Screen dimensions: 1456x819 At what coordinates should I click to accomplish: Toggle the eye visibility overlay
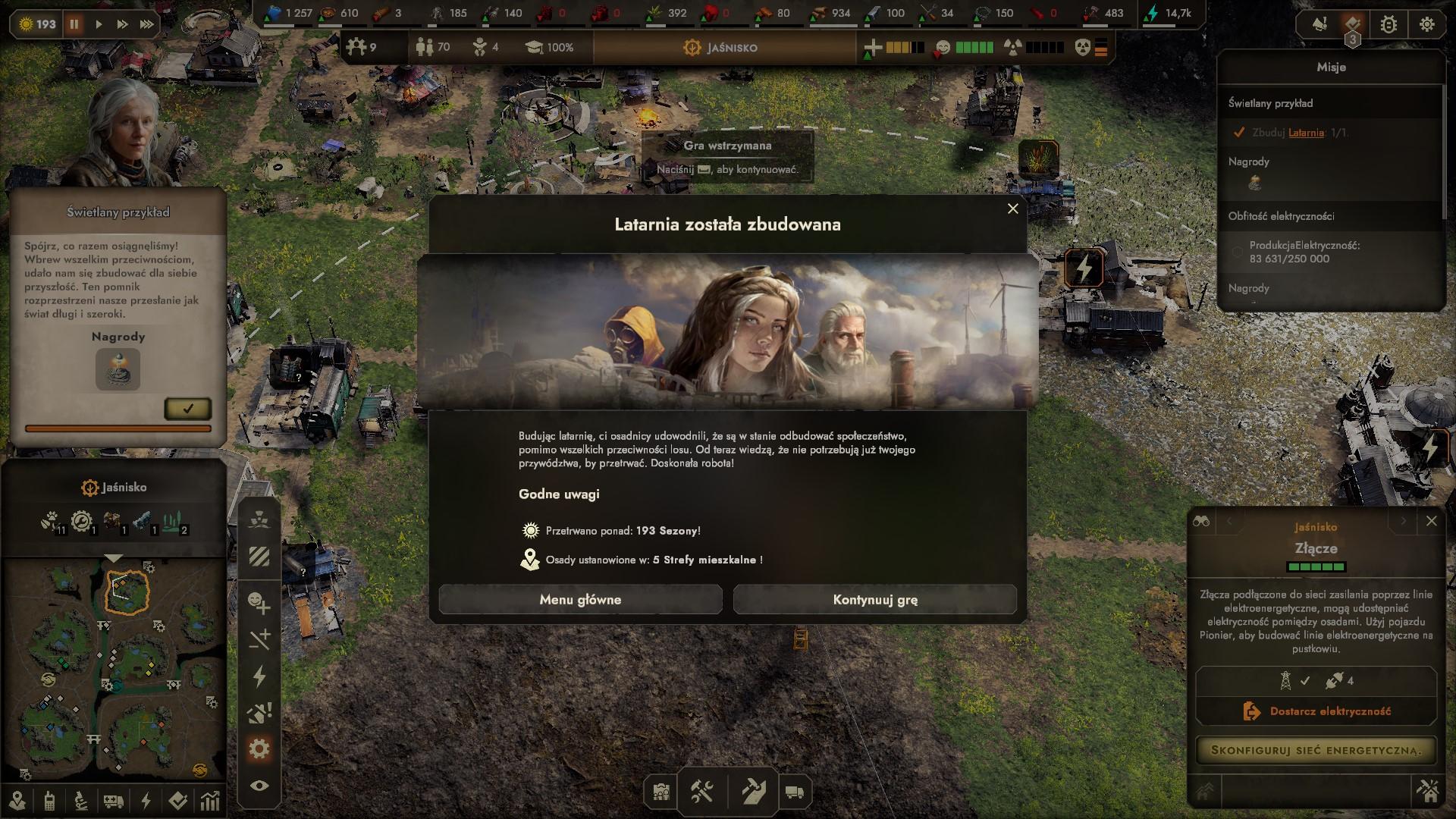coord(259,786)
